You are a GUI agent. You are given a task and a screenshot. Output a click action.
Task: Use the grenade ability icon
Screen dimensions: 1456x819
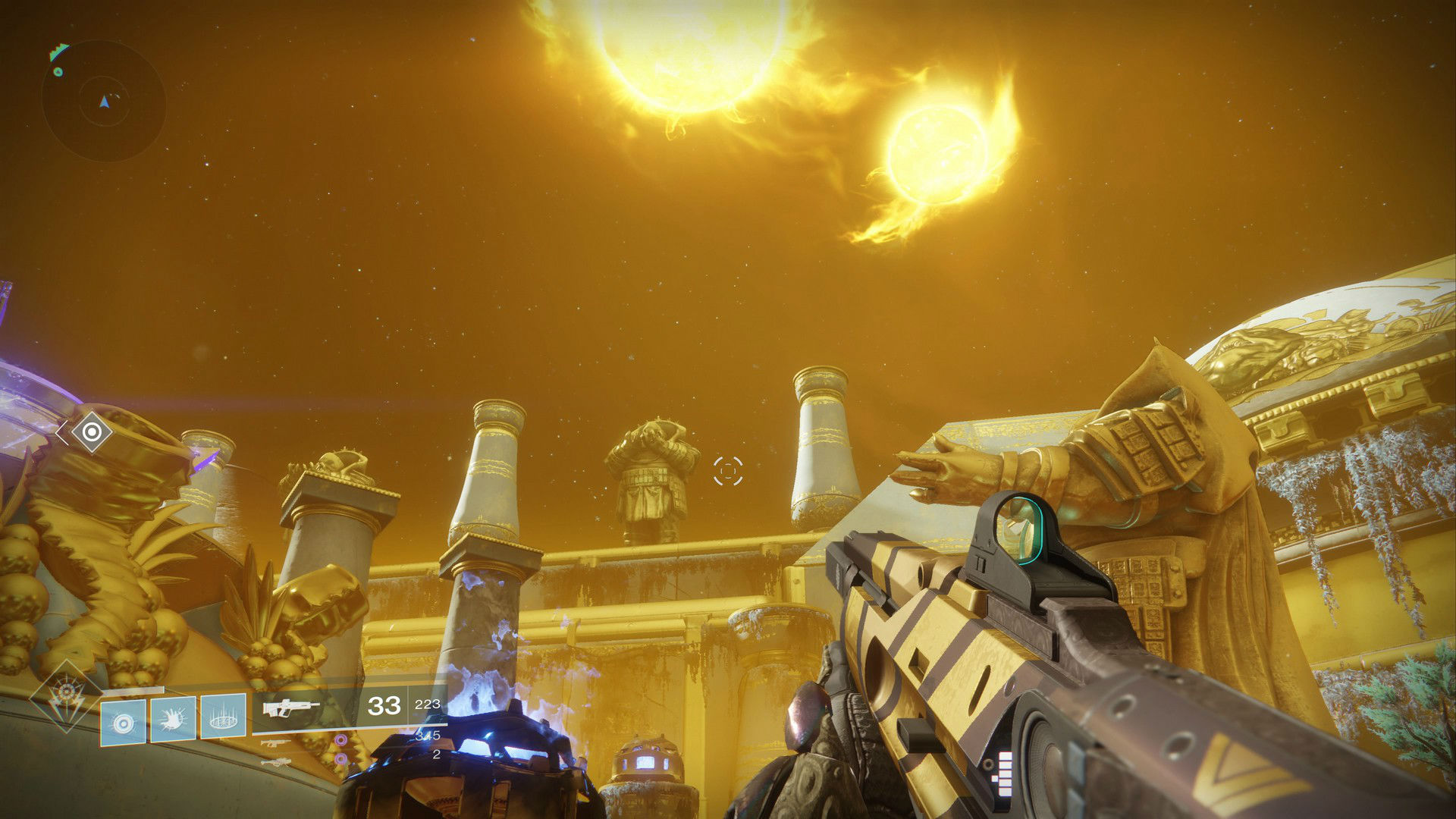pos(123,721)
